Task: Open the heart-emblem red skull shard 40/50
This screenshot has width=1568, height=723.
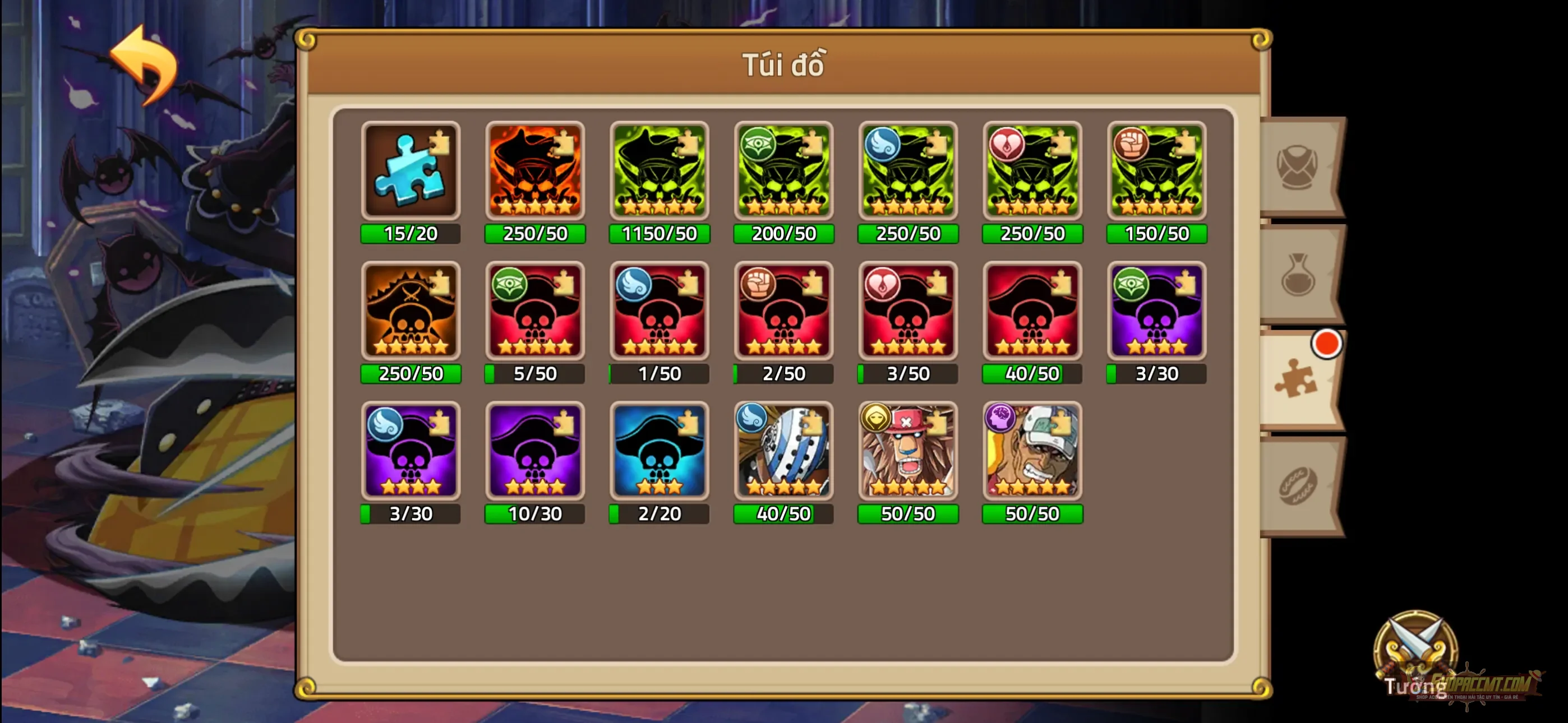Action: pos(1032,312)
